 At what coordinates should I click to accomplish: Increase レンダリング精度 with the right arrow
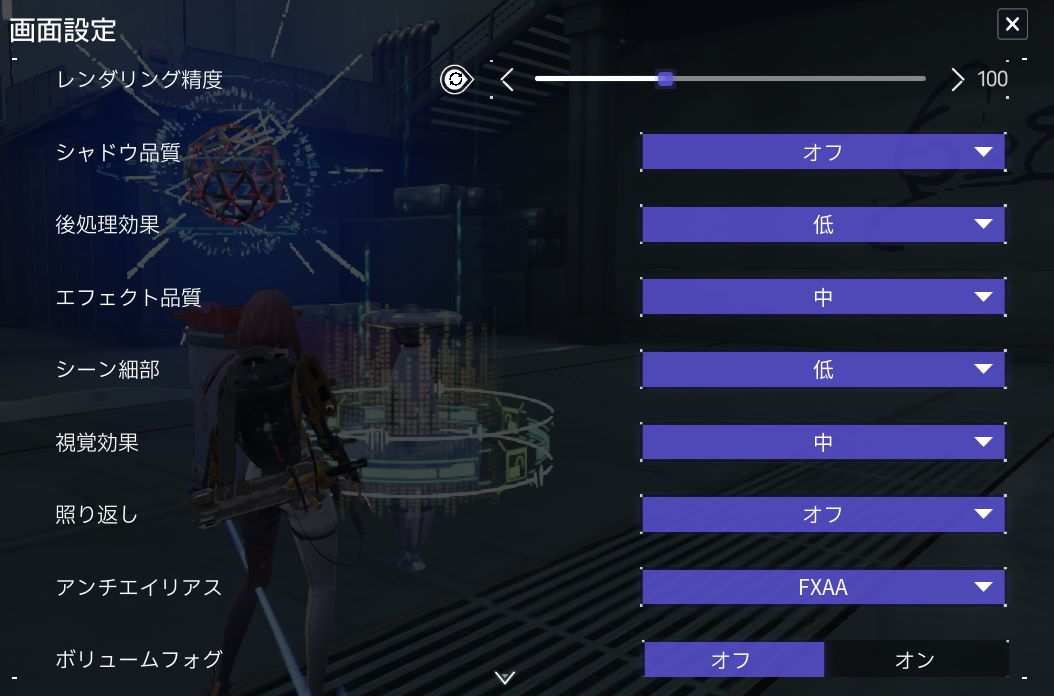pos(957,80)
